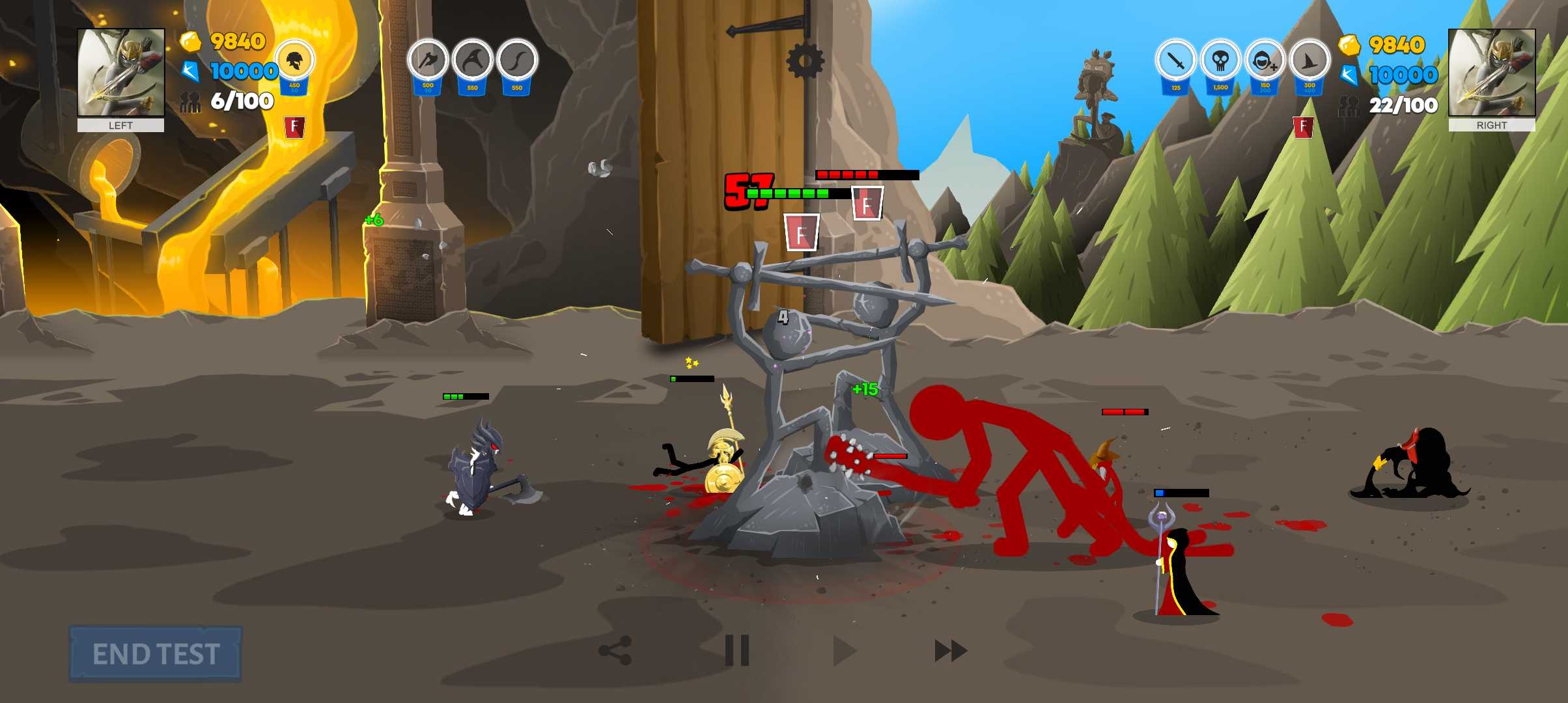The width and height of the screenshot is (1568, 703).
Task: Pick the curved scythe blade unit icon
Action: (x=473, y=61)
